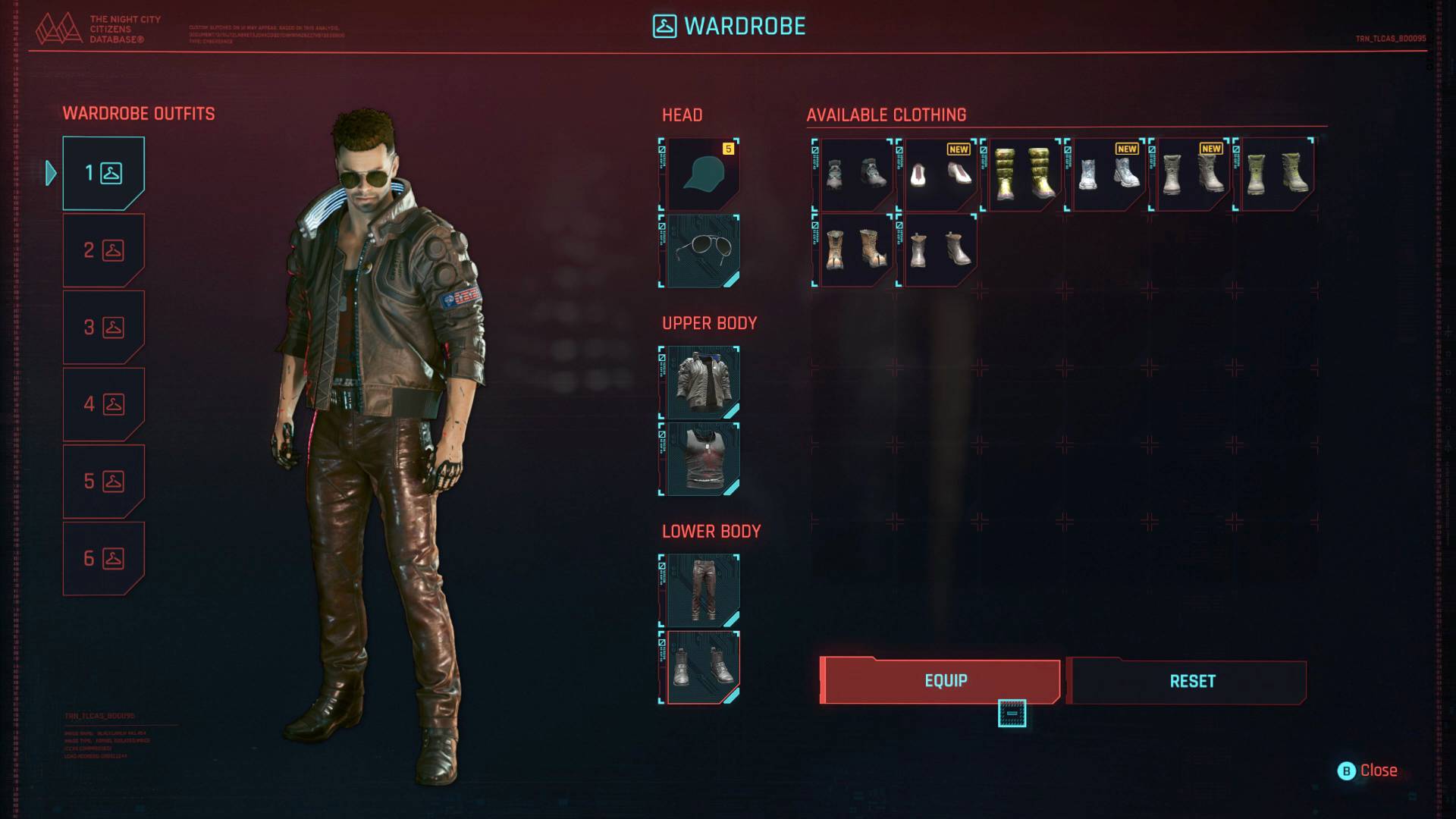This screenshot has width=1456, height=819.
Task: Switch to wardrobe outfit 2
Action: click(x=103, y=250)
